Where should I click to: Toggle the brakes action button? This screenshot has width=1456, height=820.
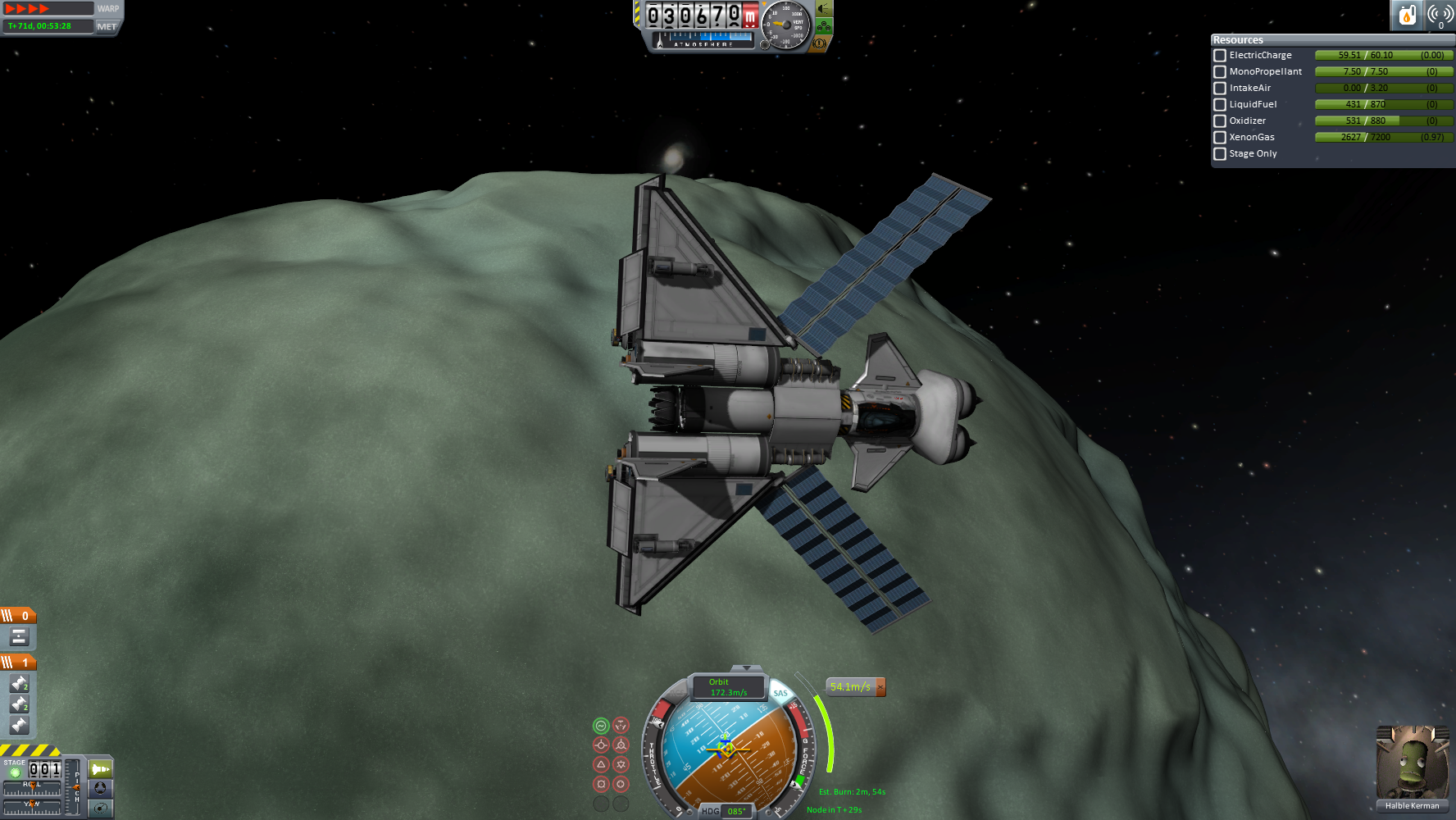[x=819, y=43]
